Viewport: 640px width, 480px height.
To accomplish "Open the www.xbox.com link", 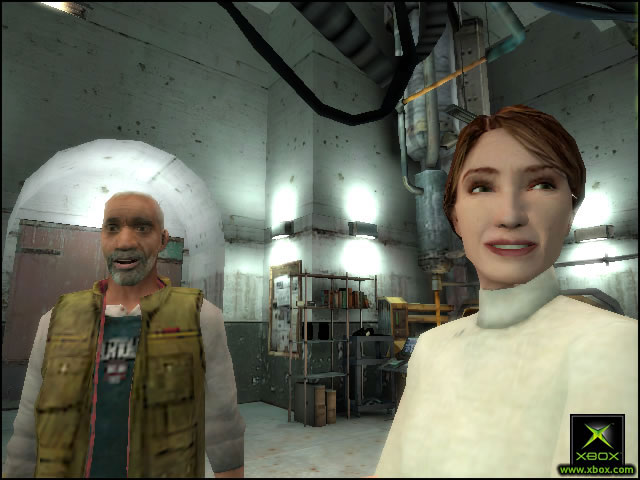I will pos(597,469).
